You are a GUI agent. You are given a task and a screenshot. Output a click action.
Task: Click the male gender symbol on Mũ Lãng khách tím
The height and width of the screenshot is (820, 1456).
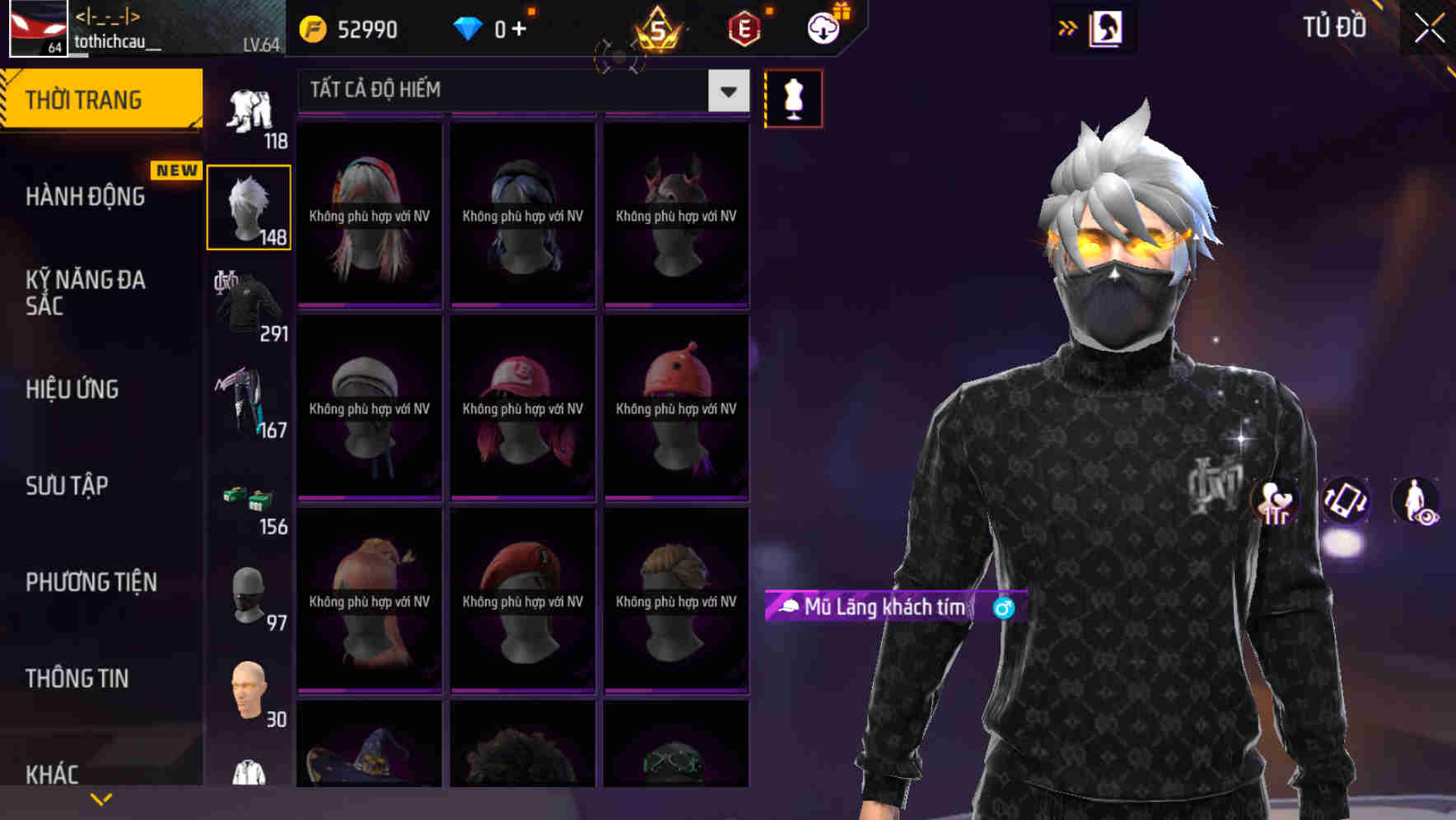tap(1003, 608)
